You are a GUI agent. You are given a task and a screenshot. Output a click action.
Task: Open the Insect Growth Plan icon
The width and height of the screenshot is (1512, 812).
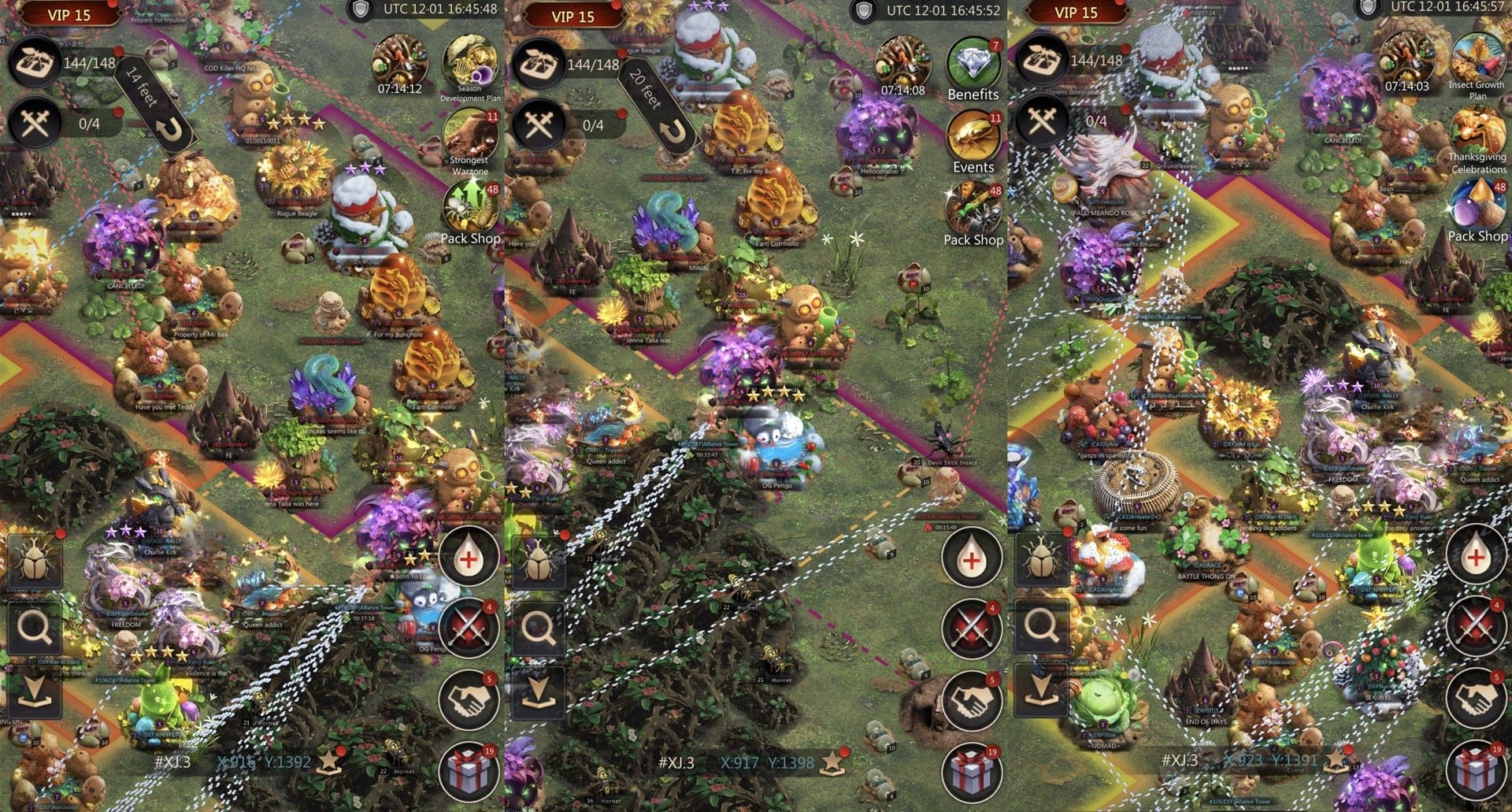(x=1476, y=57)
